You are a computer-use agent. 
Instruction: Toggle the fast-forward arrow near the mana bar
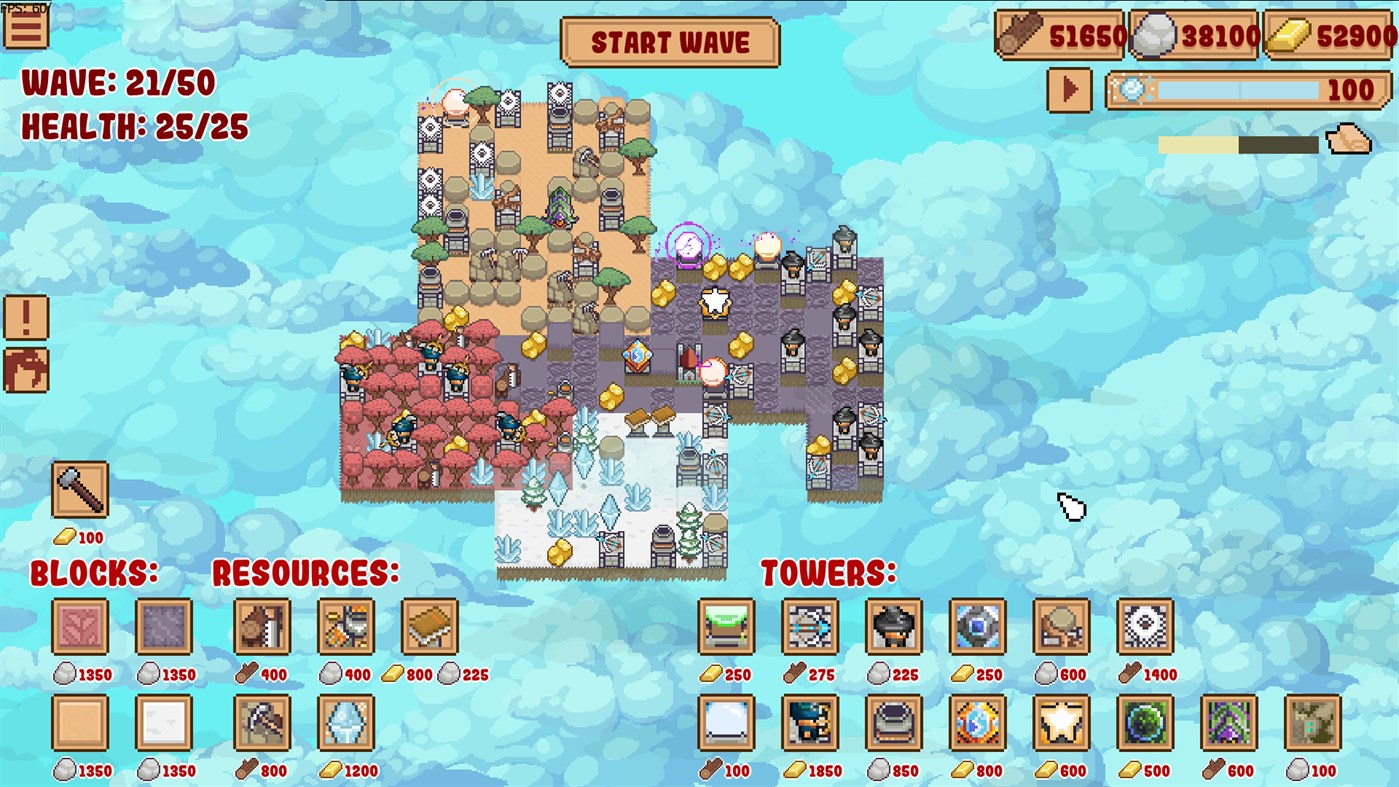click(1068, 90)
